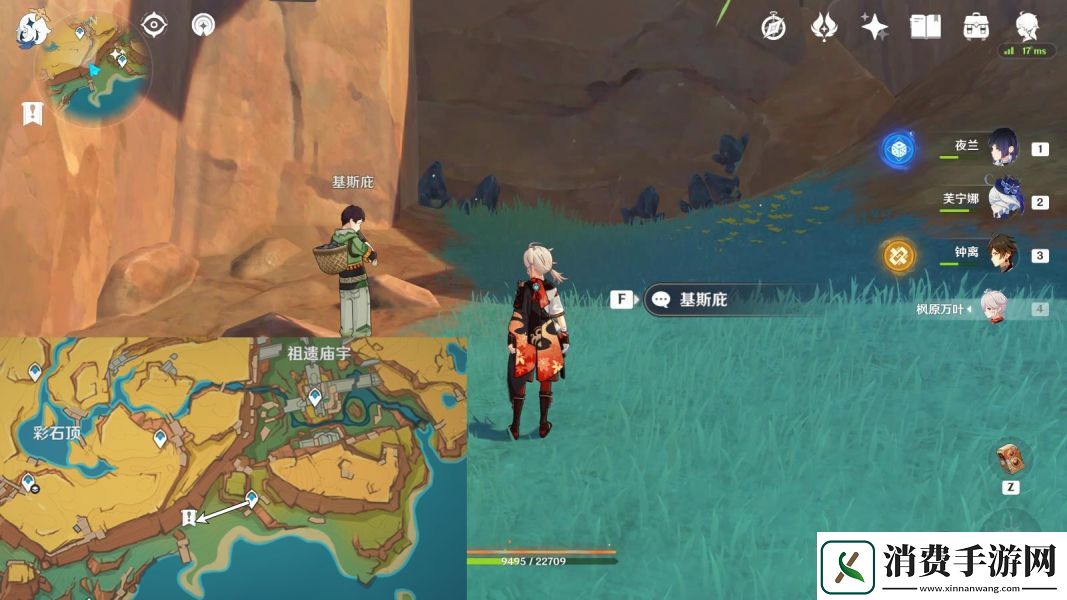Open the character profile head icon
Viewport: 1067px width, 600px height.
1027,25
